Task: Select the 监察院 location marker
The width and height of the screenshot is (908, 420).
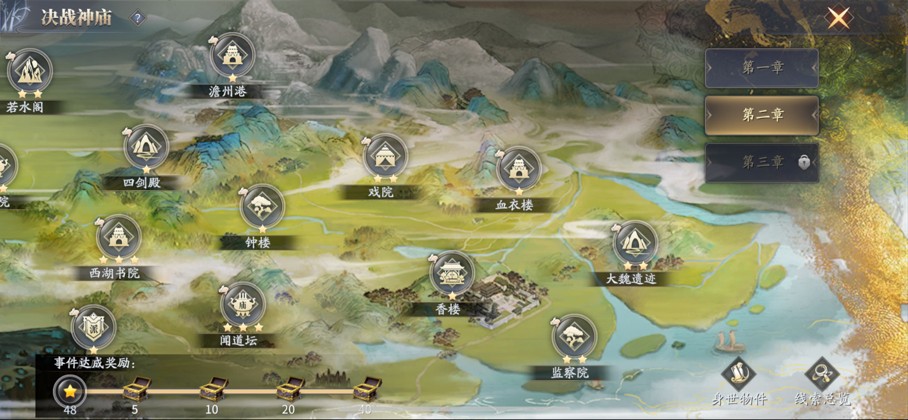Action: coord(574,336)
